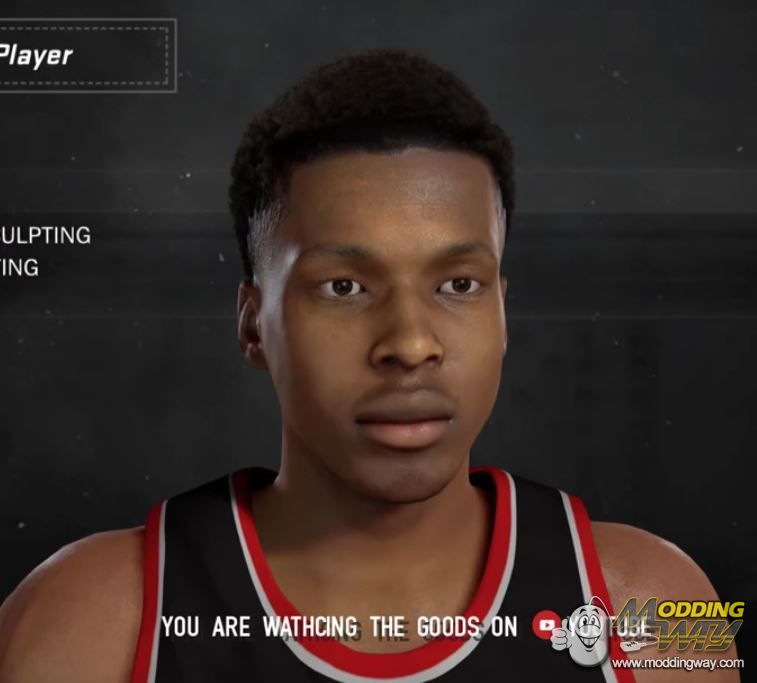
Task: Select the Sculpting menu entry
Action: coord(46,236)
